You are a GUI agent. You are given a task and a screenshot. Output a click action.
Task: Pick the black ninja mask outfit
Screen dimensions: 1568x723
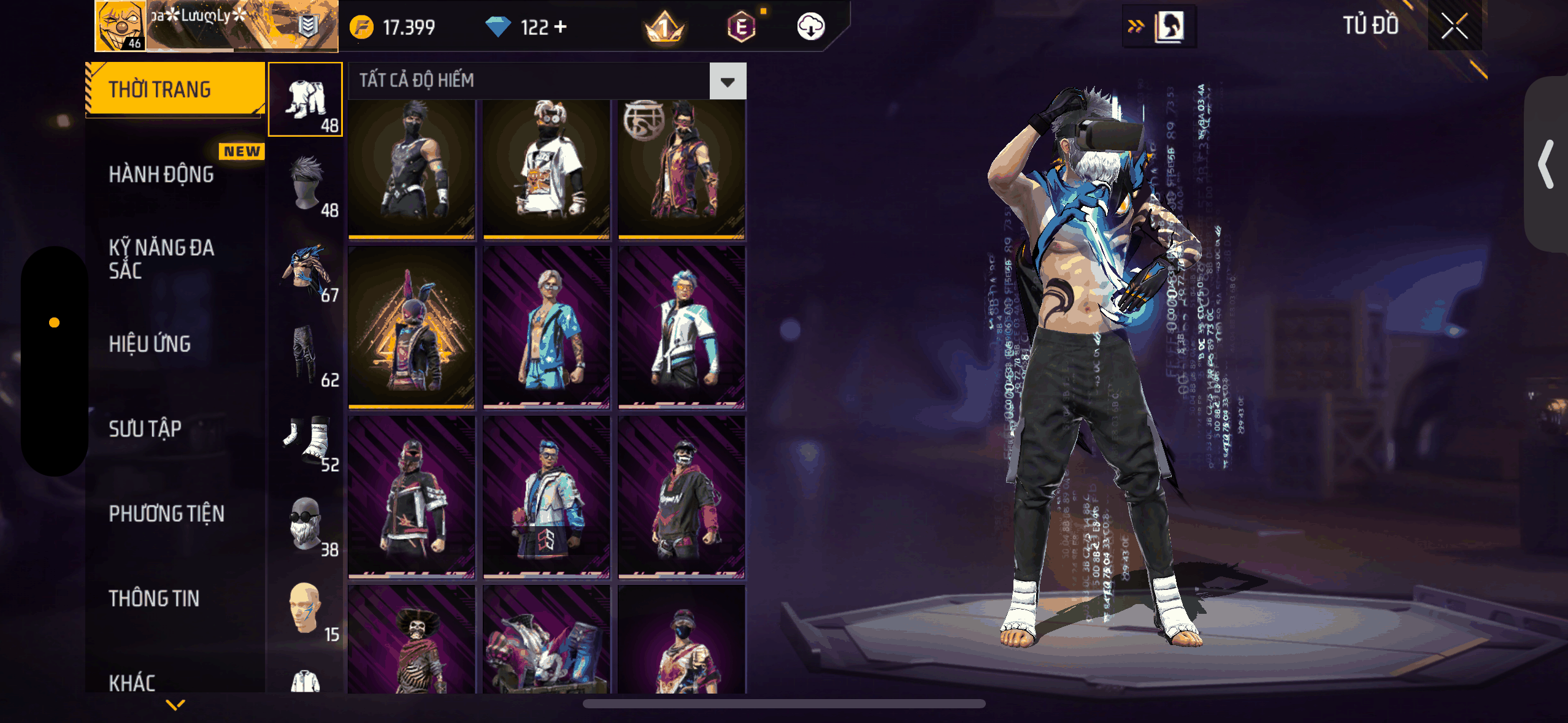412,169
